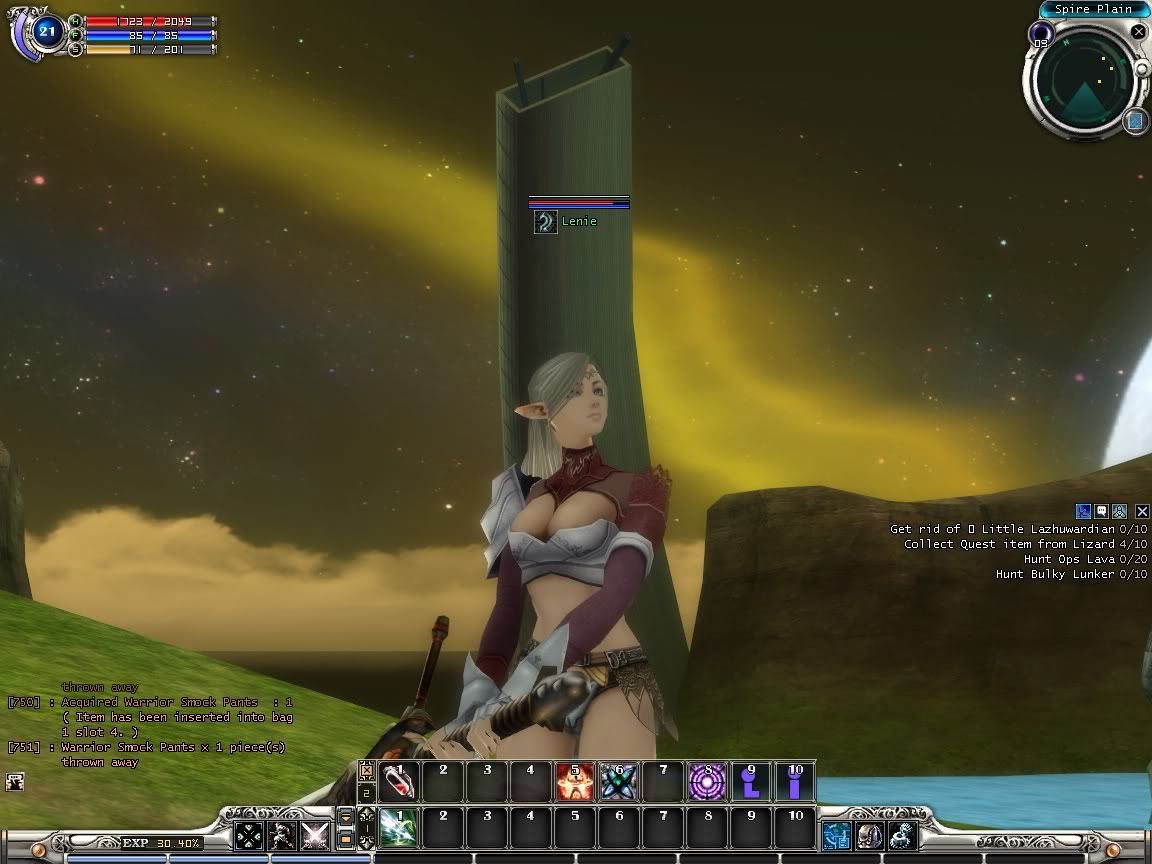Click Lenie's target portrait icon

click(546, 222)
